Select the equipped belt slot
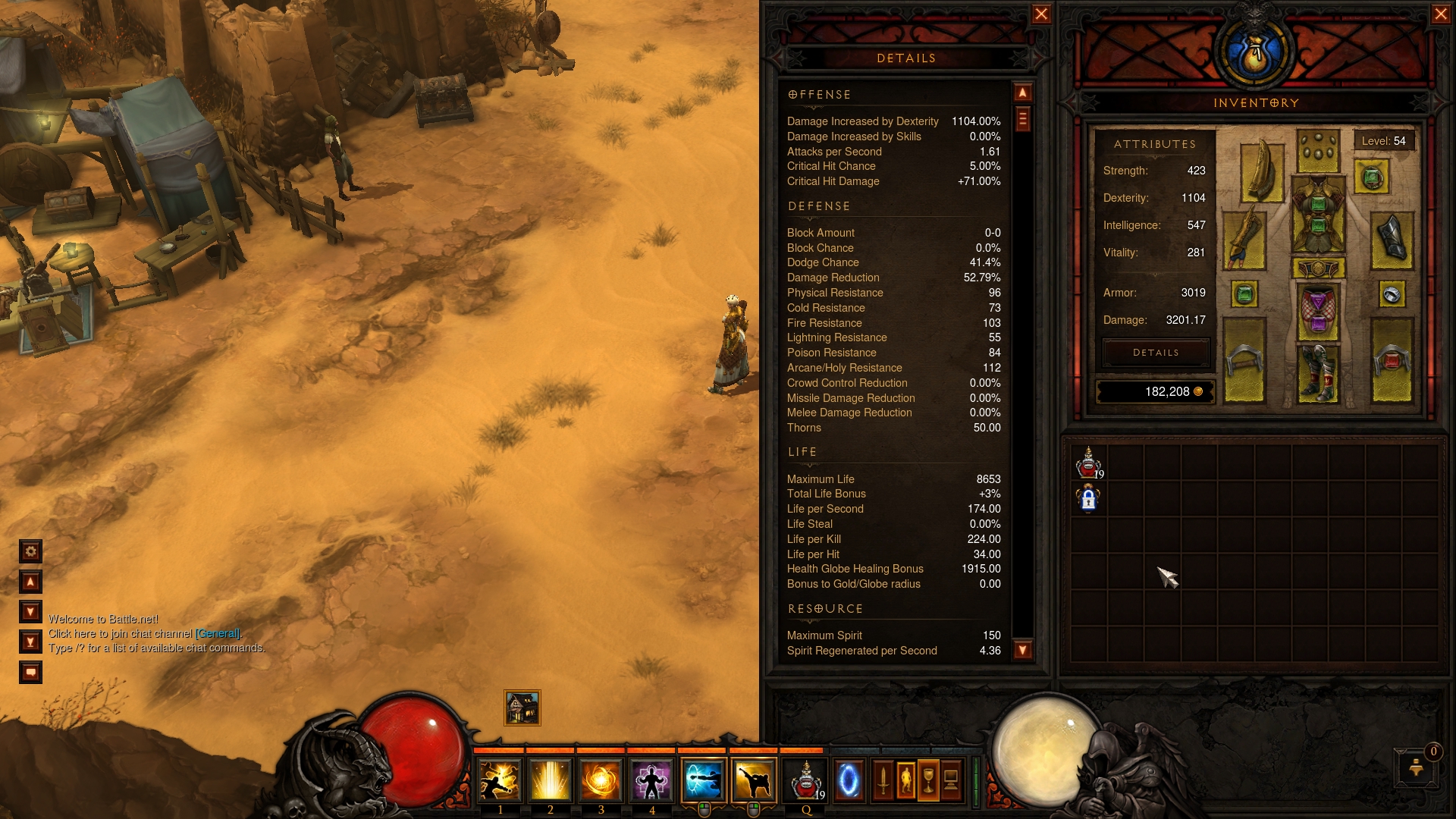 pos(1318,268)
